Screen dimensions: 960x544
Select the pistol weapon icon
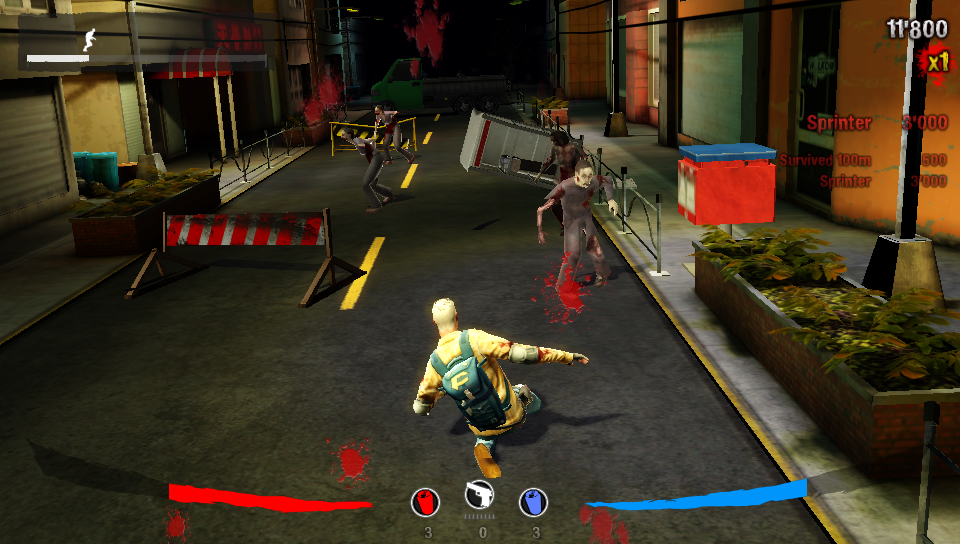point(480,496)
